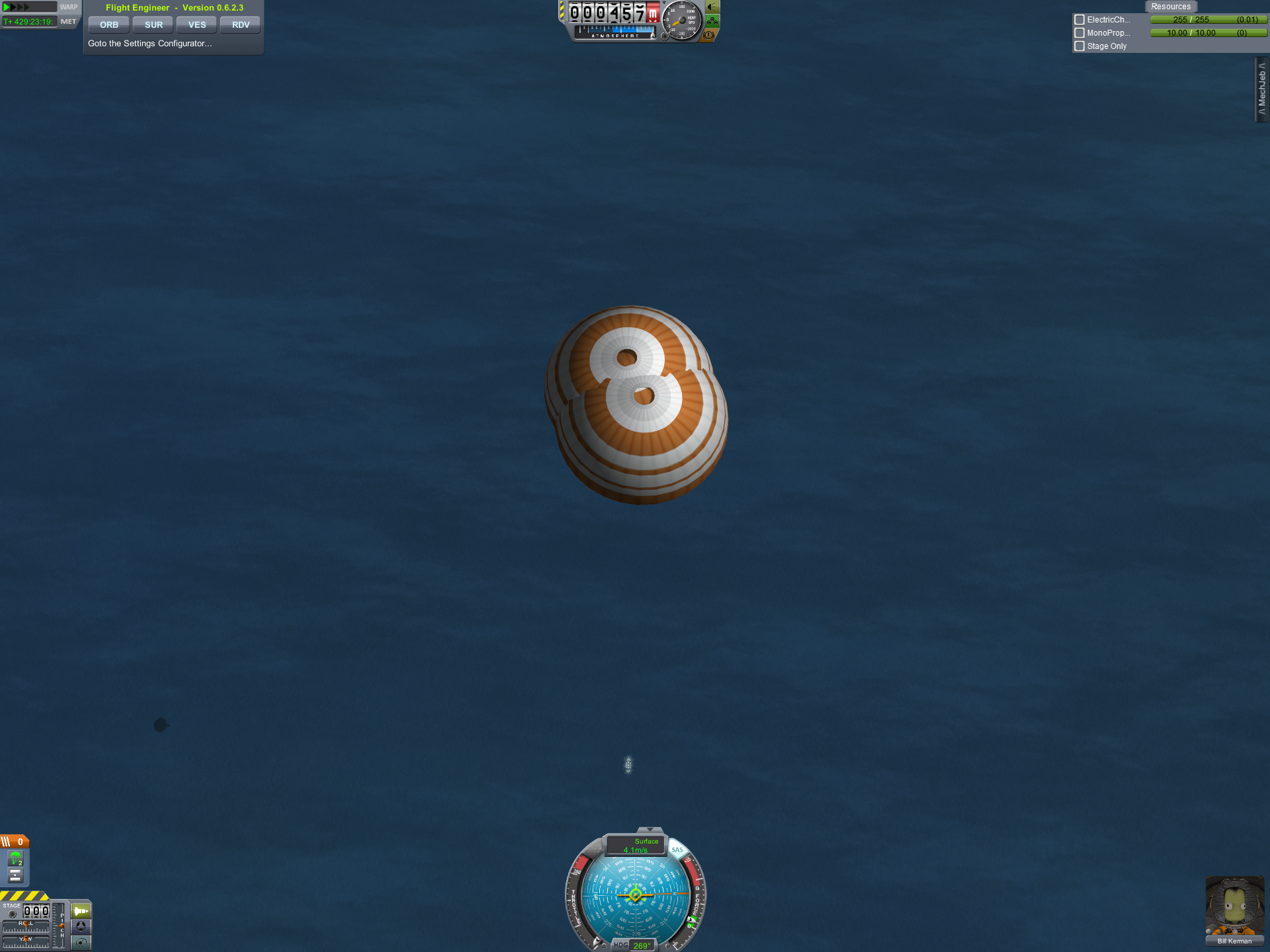
Task: Tick the ElectricCharge resource checkbox
Action: click(1079, 20)
